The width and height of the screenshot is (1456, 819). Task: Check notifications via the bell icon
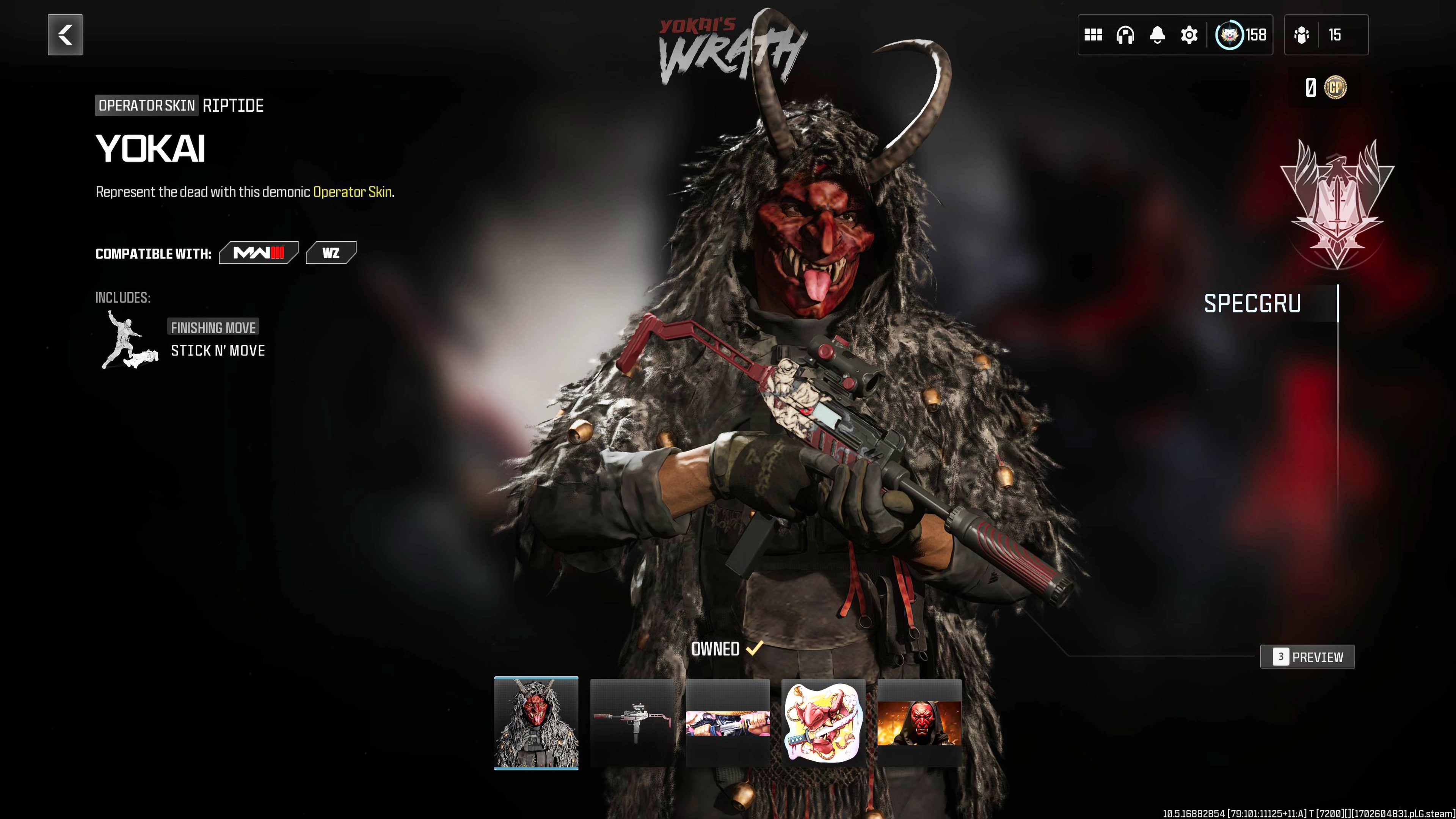click(1157, 35)
